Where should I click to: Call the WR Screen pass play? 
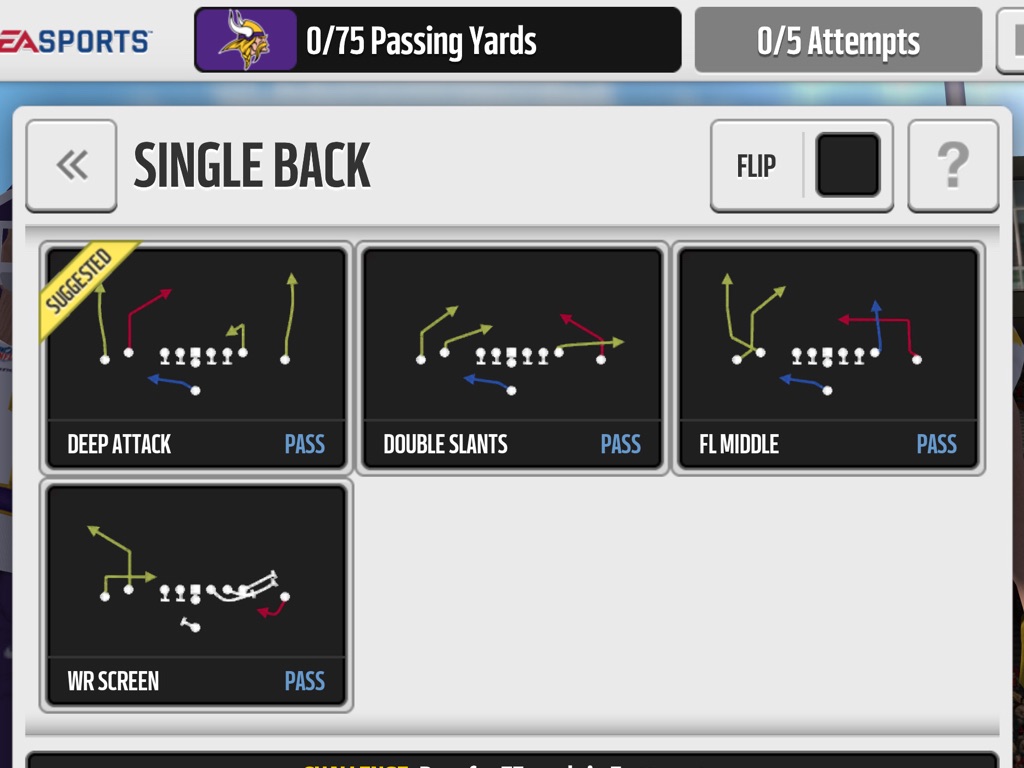pyautogui.click(x=196, y=595)
